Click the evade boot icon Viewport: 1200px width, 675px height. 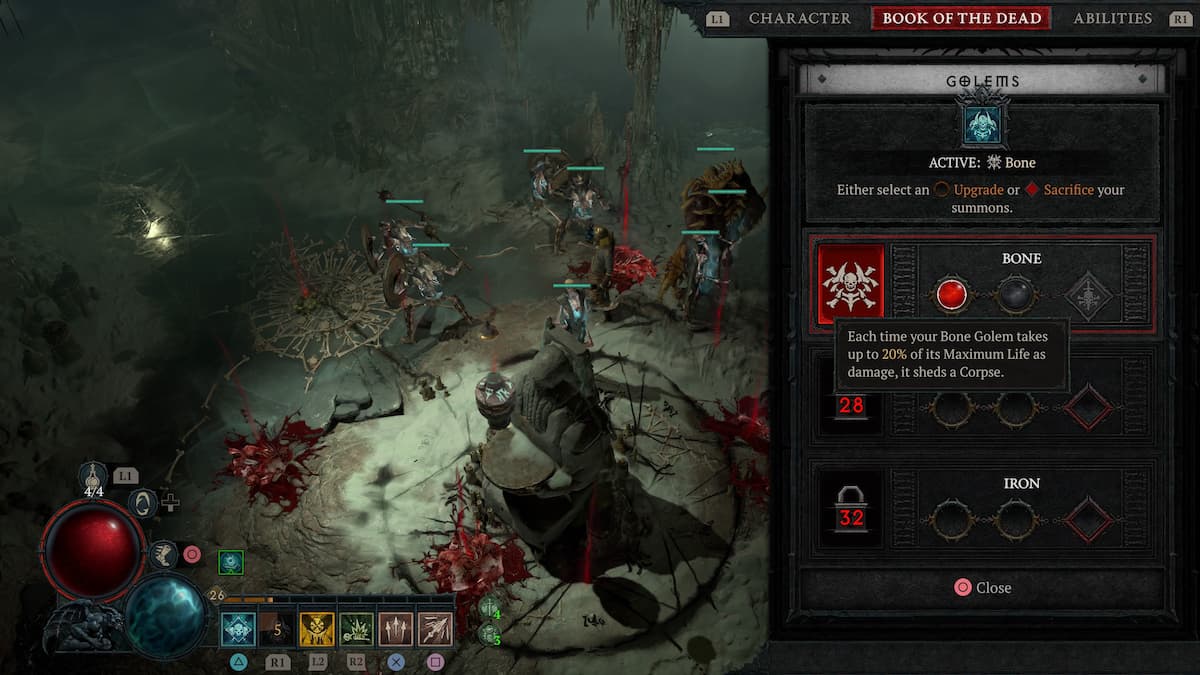[x=162, y=552]
